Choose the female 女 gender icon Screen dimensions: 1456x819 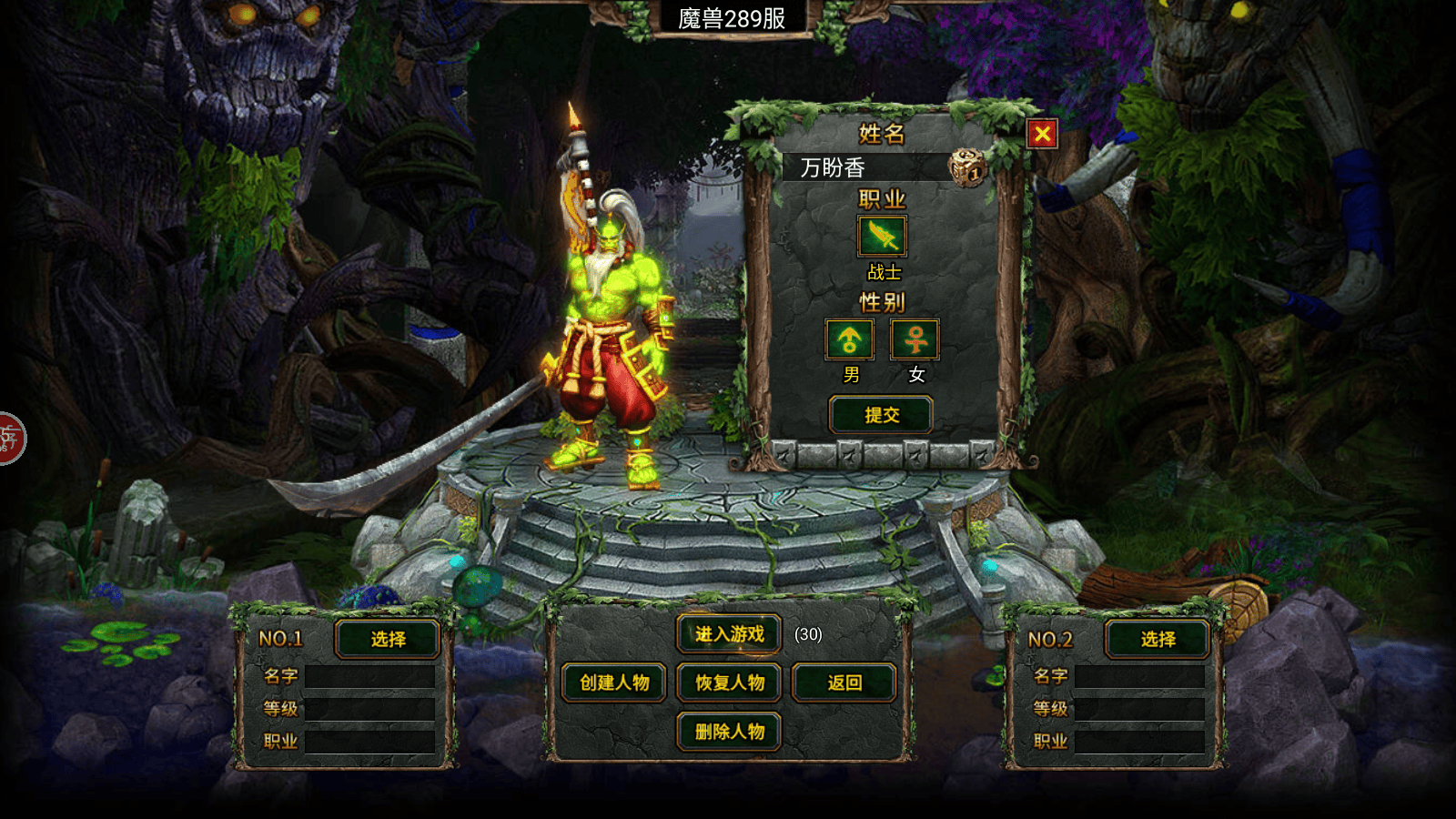click(915, 339)
